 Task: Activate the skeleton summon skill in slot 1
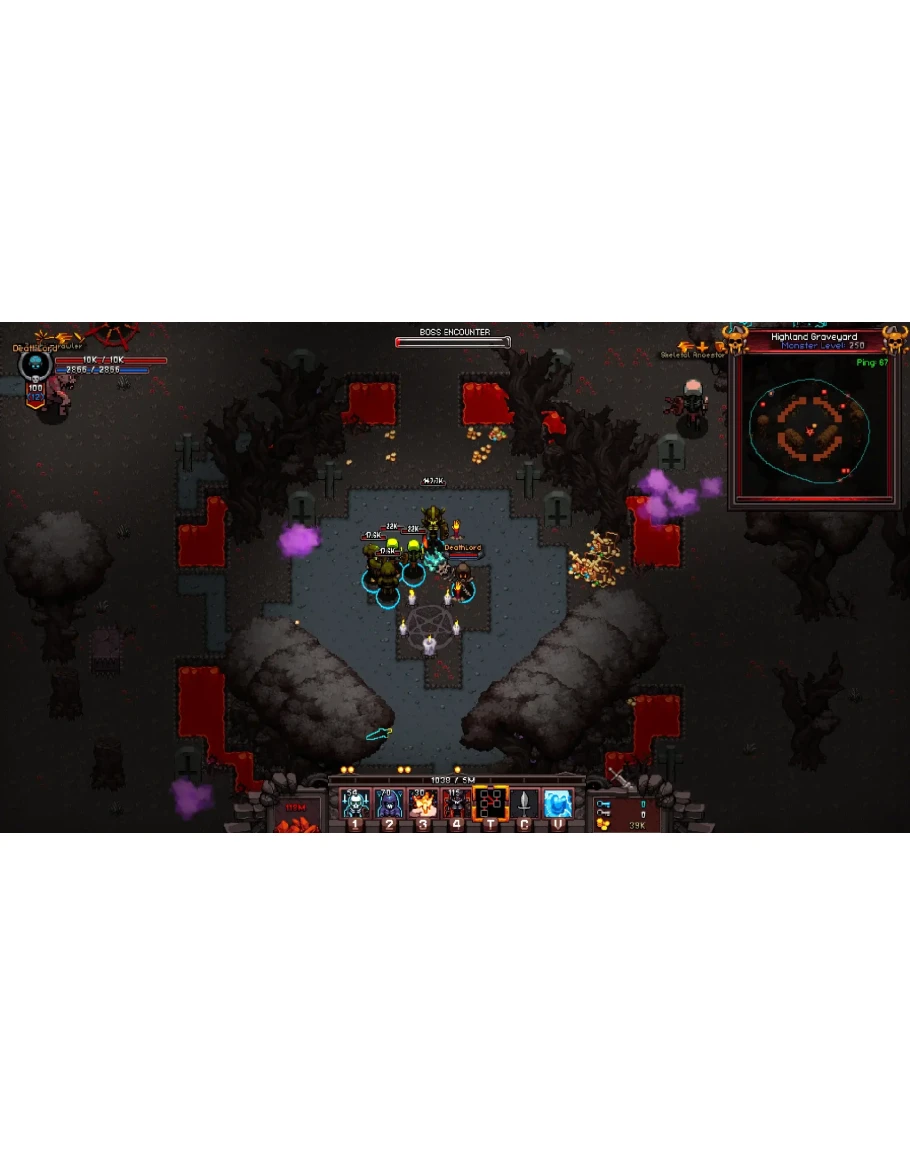pyautogui.click(x=356, y=803)
